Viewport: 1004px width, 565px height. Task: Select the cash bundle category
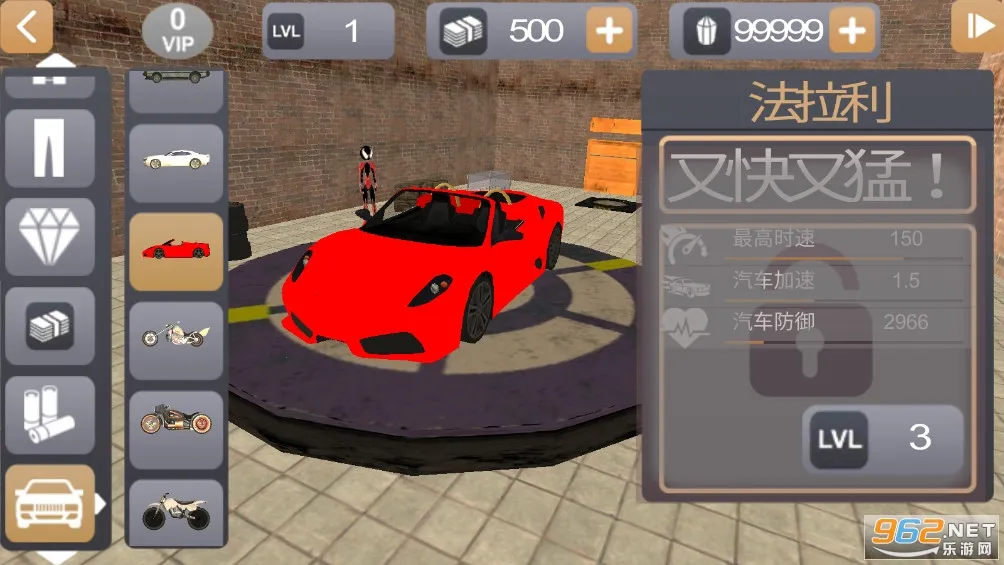click(x=49, y=326)
